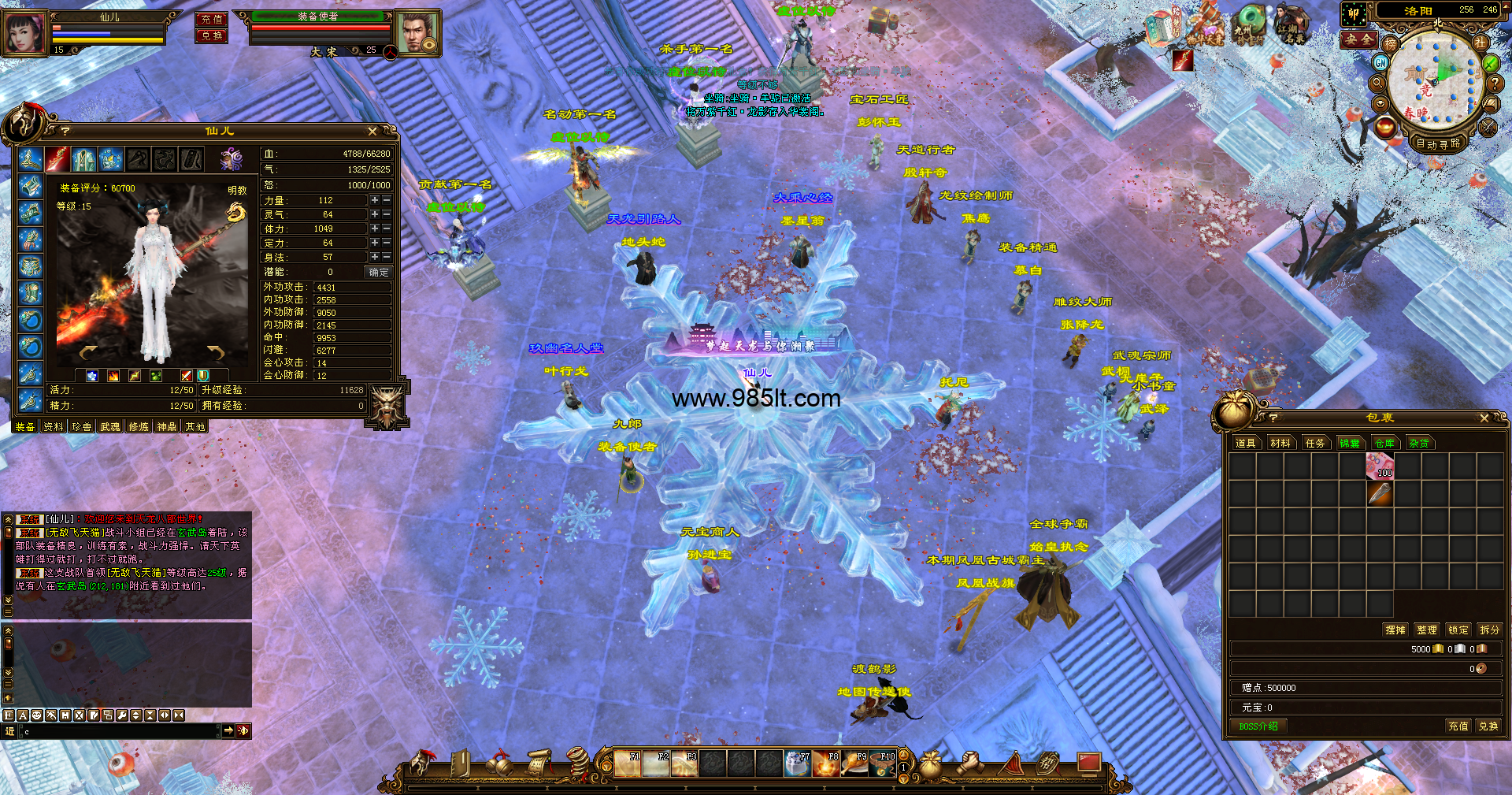Confirm attribute points with 确定 button
Screen dimensions: 1512x795
pyautogui.click(x=379, y=273)
